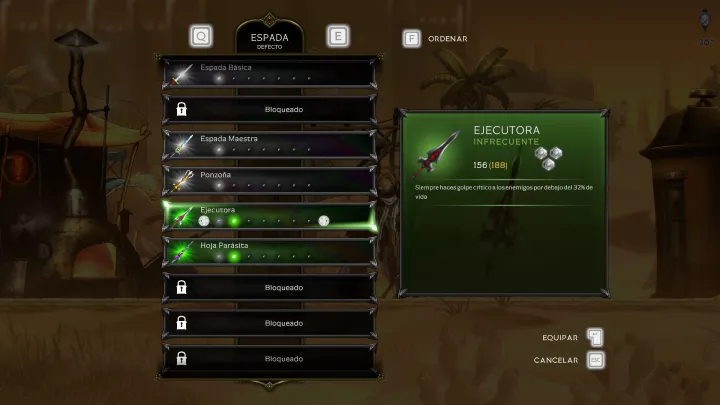Image resolution: width=720 pixels, height=405 pixels.
Task: Pick the Hoja Parásita sword
Action: [x=269, y=252]
